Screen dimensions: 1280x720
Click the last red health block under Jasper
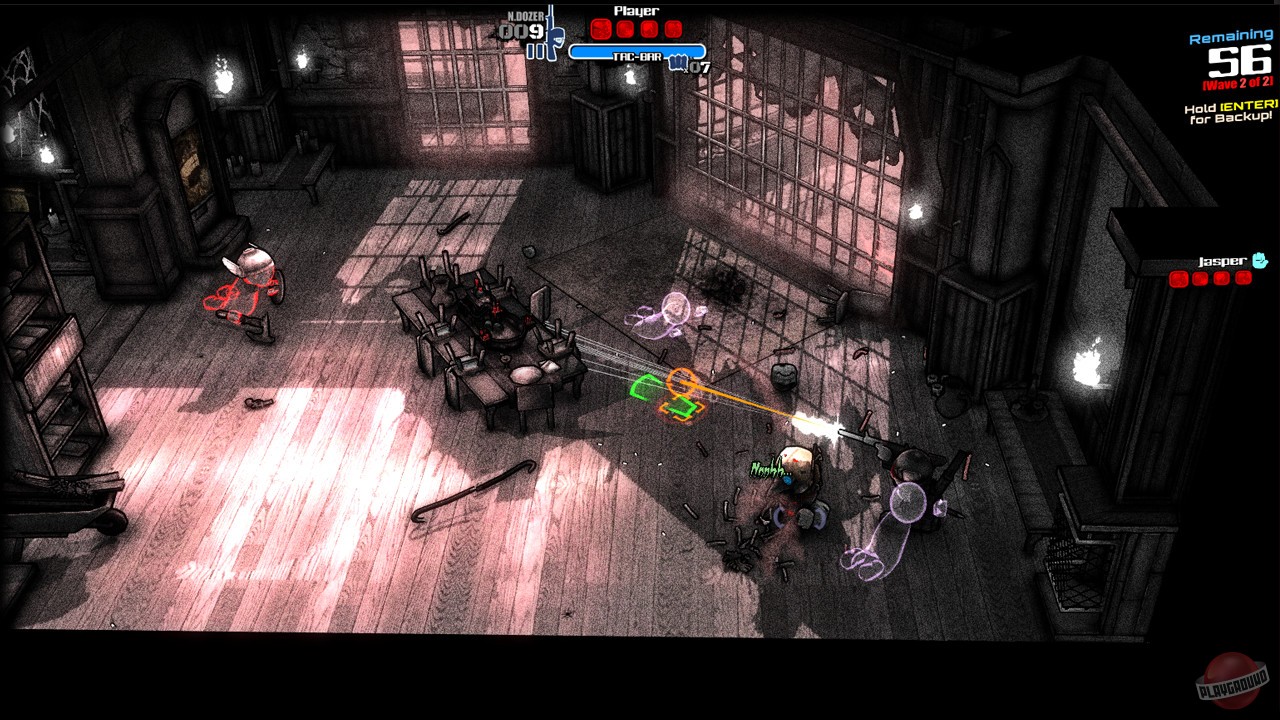(x=1244, y=279)
